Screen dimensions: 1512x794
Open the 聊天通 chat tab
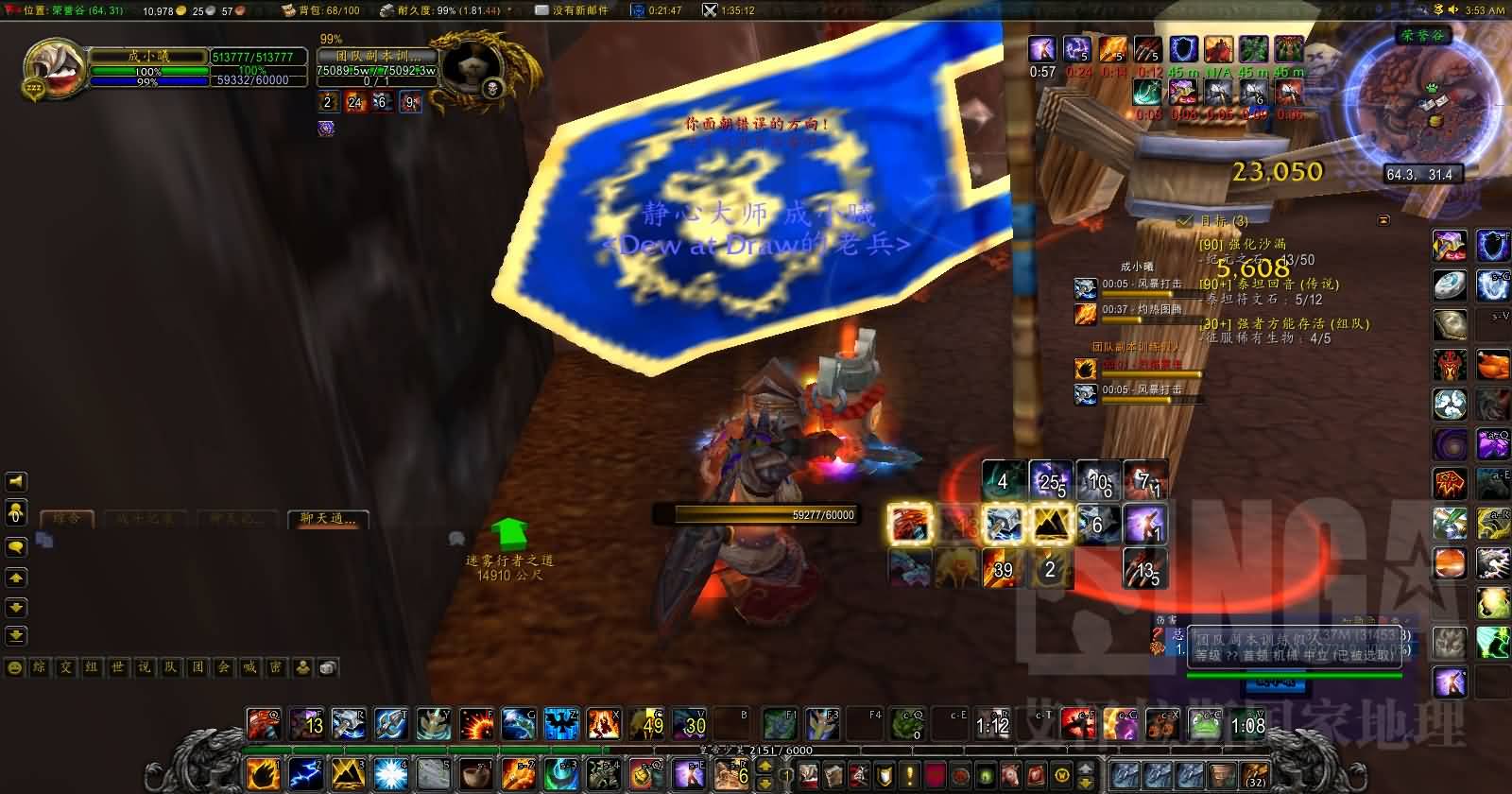click(x=328, y=519)
